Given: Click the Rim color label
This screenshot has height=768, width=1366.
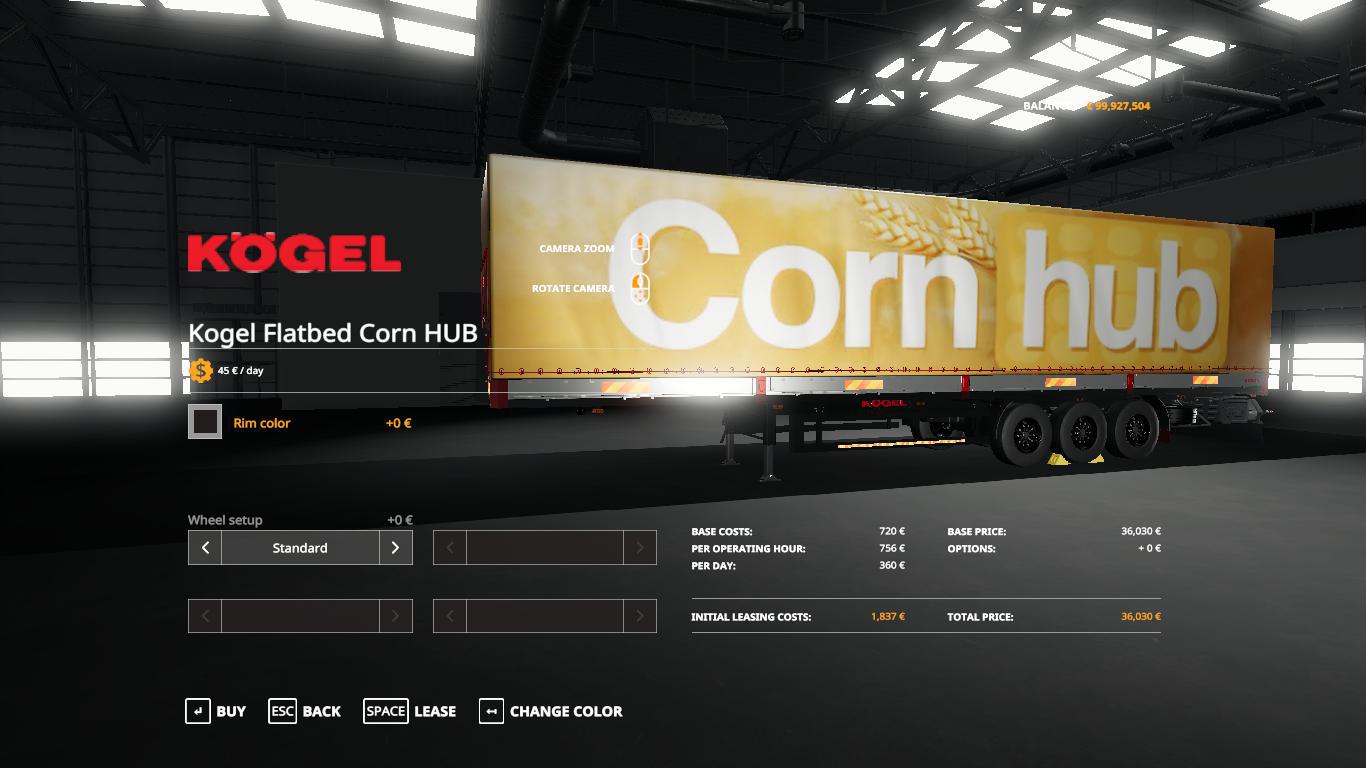Looking at the screenshot, I should 260,421.
